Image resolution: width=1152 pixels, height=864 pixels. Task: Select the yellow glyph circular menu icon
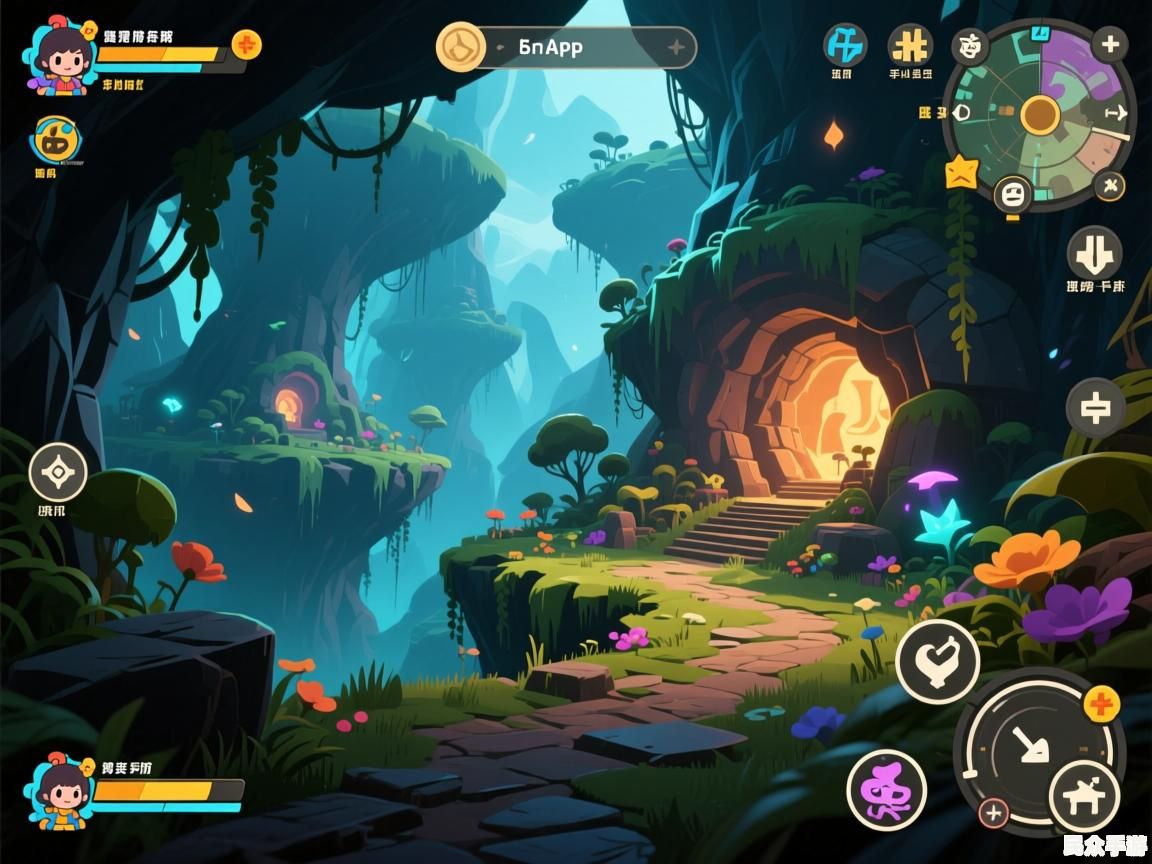tap(910, 45)
